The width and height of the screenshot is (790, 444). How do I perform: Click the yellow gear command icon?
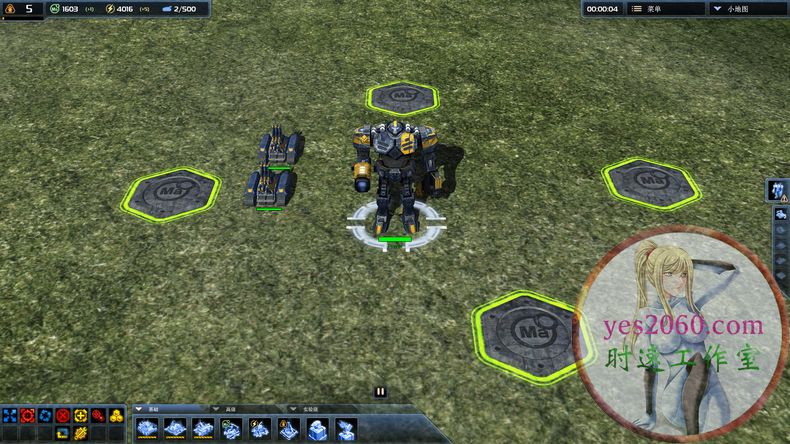81,433
